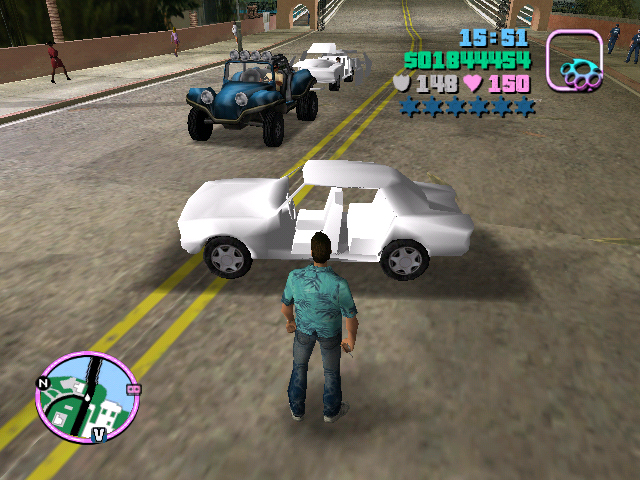This screenshot has height=480, width=640.
Task: Select the wanted level stars row
Action: 467,106
